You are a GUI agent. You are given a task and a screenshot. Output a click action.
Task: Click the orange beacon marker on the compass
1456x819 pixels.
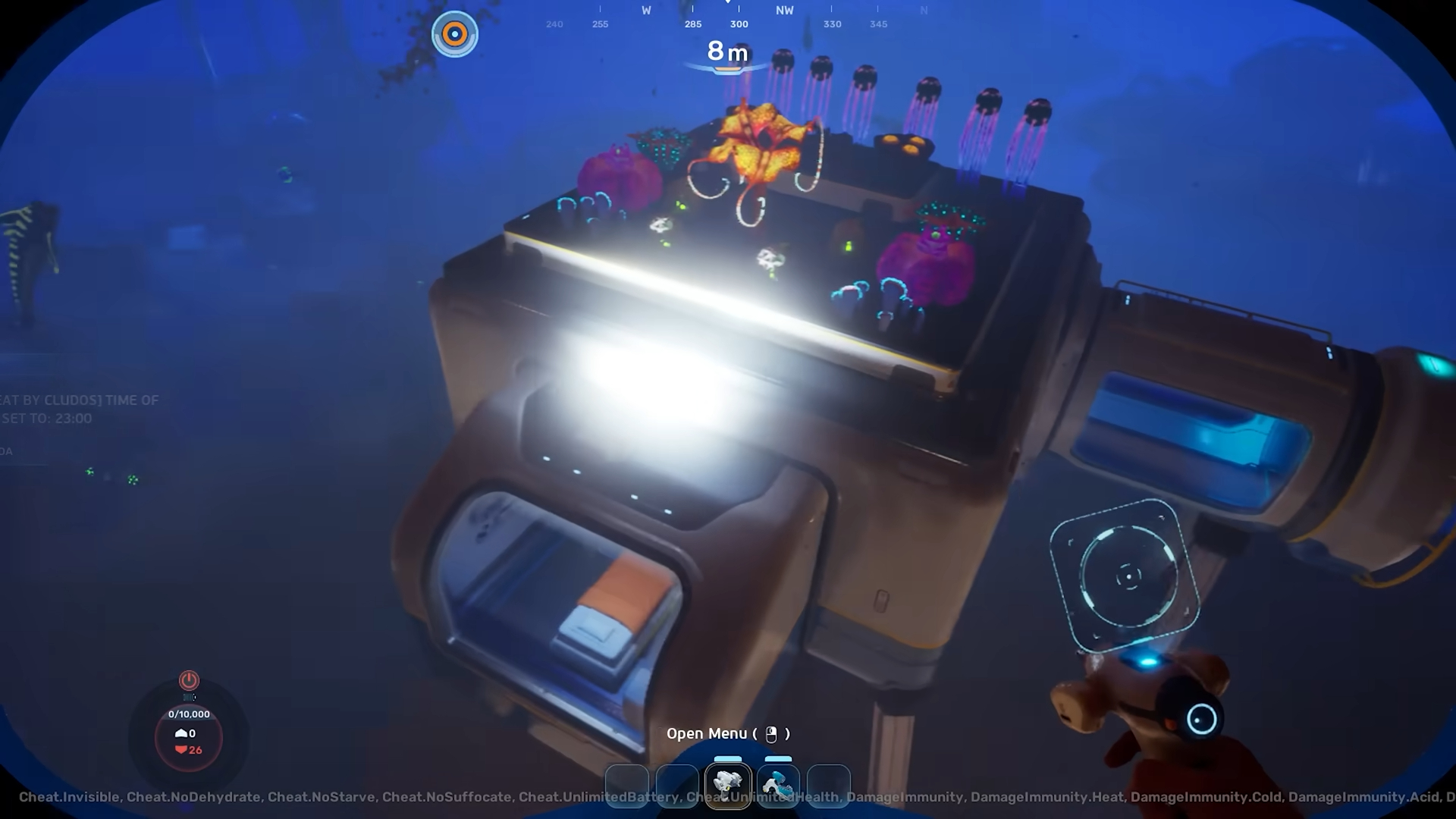pyautogui.click(x=455, y=34)
